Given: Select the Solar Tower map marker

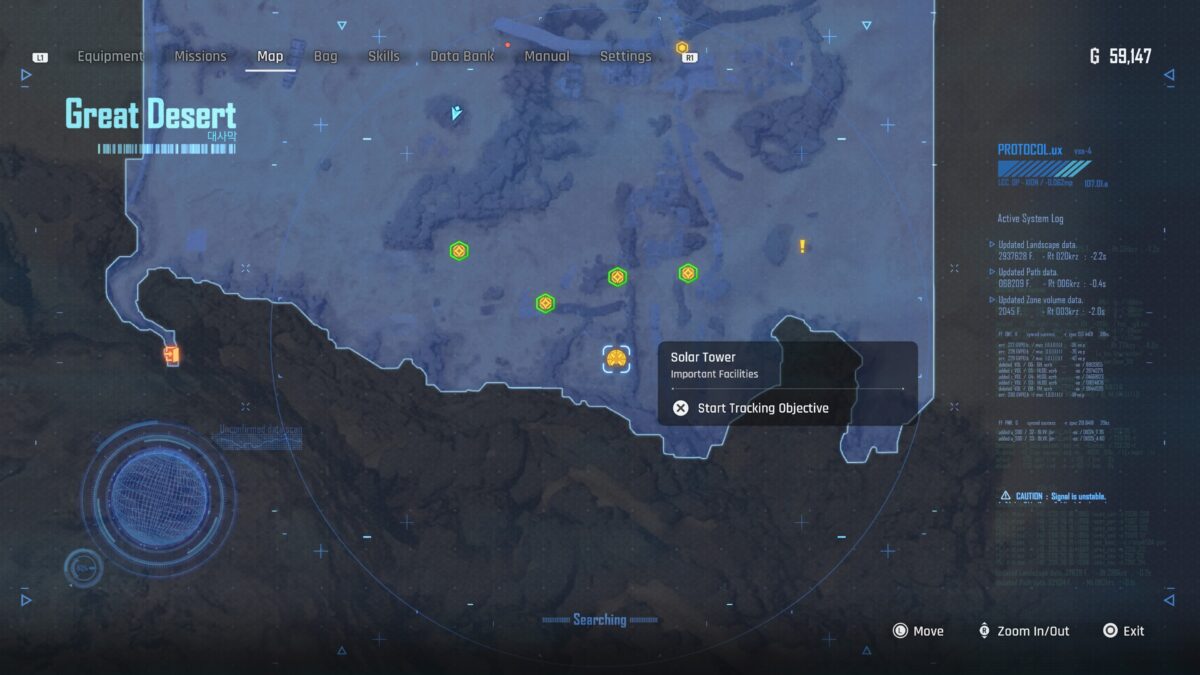Looking at the screenshot, I should 616,359.
